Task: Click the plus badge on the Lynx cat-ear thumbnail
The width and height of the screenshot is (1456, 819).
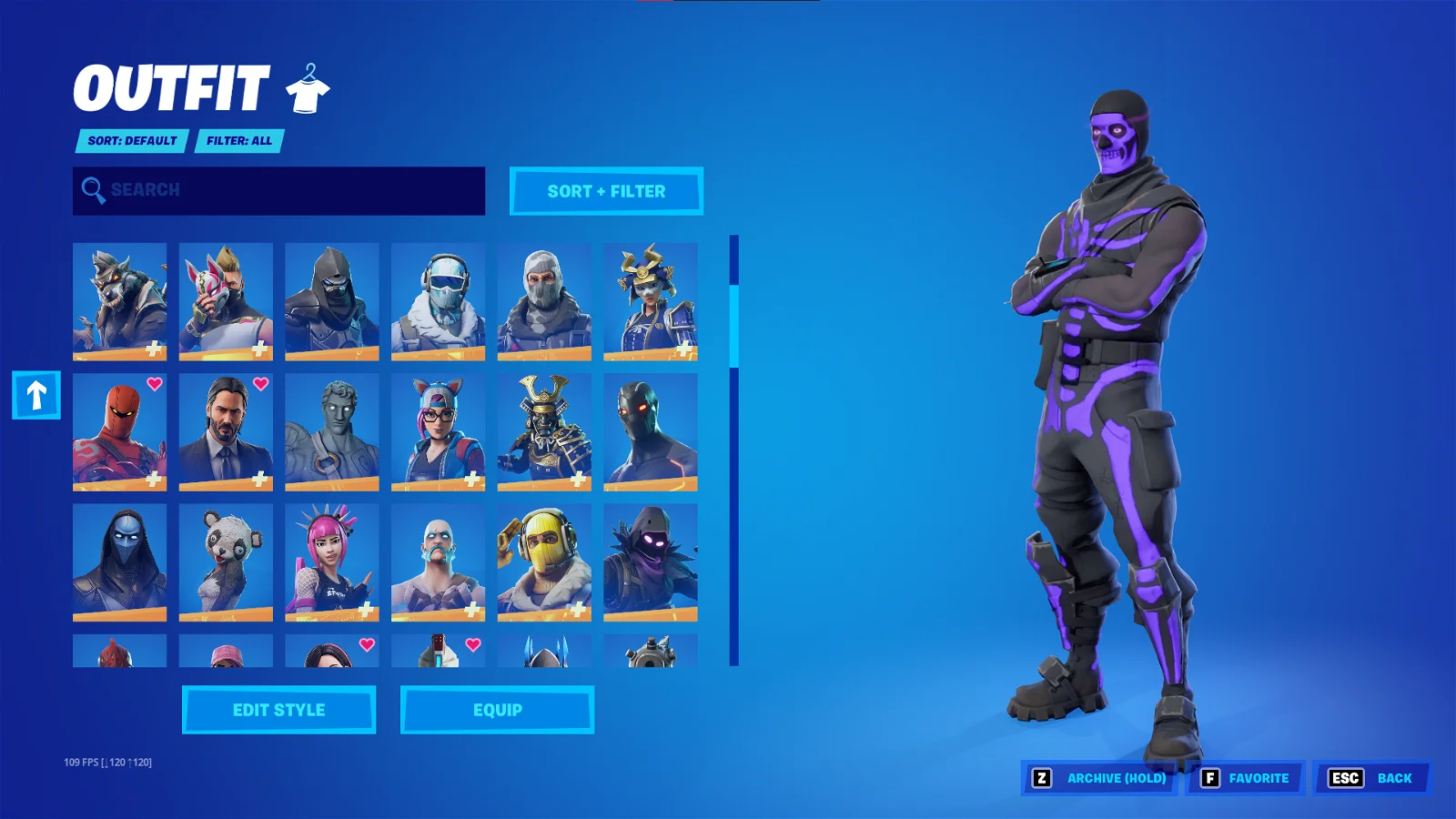Action: pos(471,478)
